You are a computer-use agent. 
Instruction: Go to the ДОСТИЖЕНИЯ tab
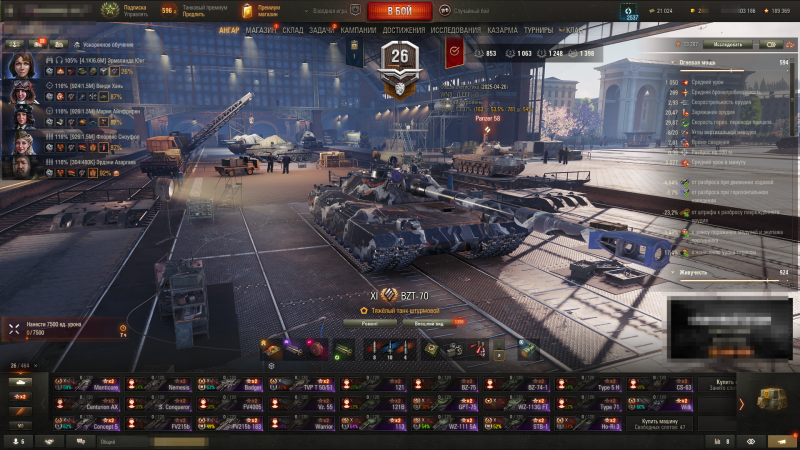pos(403,30)
